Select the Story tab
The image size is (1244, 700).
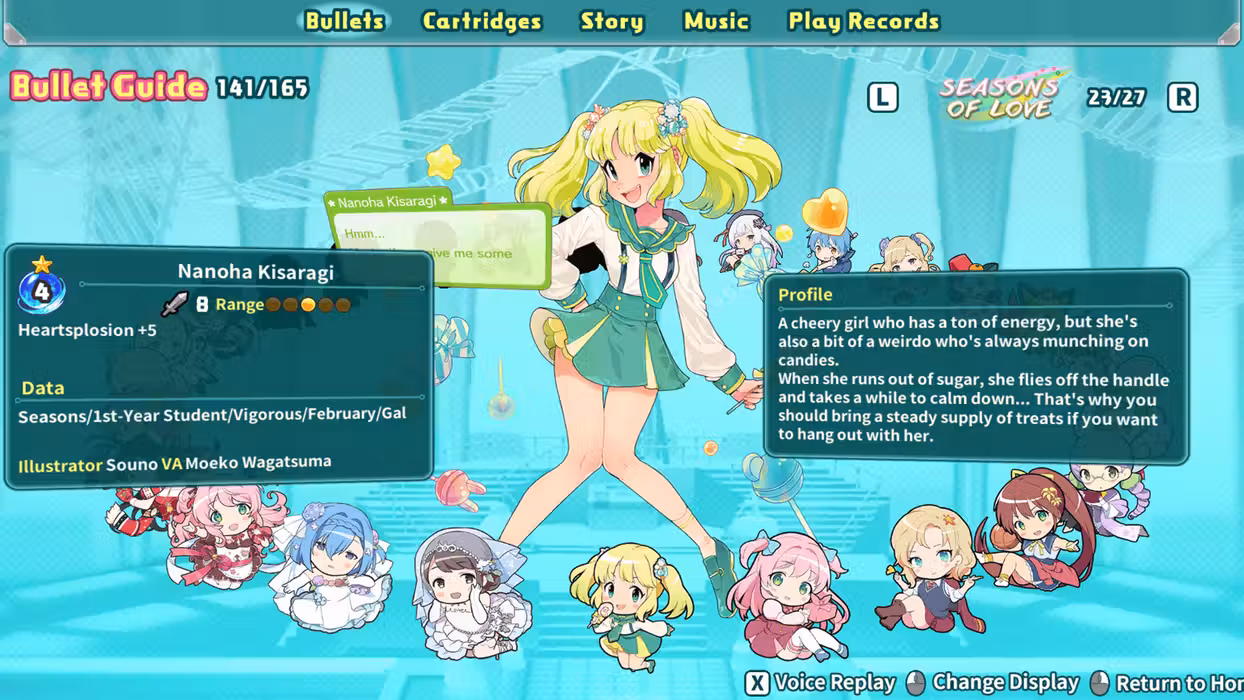coord(611,21)
